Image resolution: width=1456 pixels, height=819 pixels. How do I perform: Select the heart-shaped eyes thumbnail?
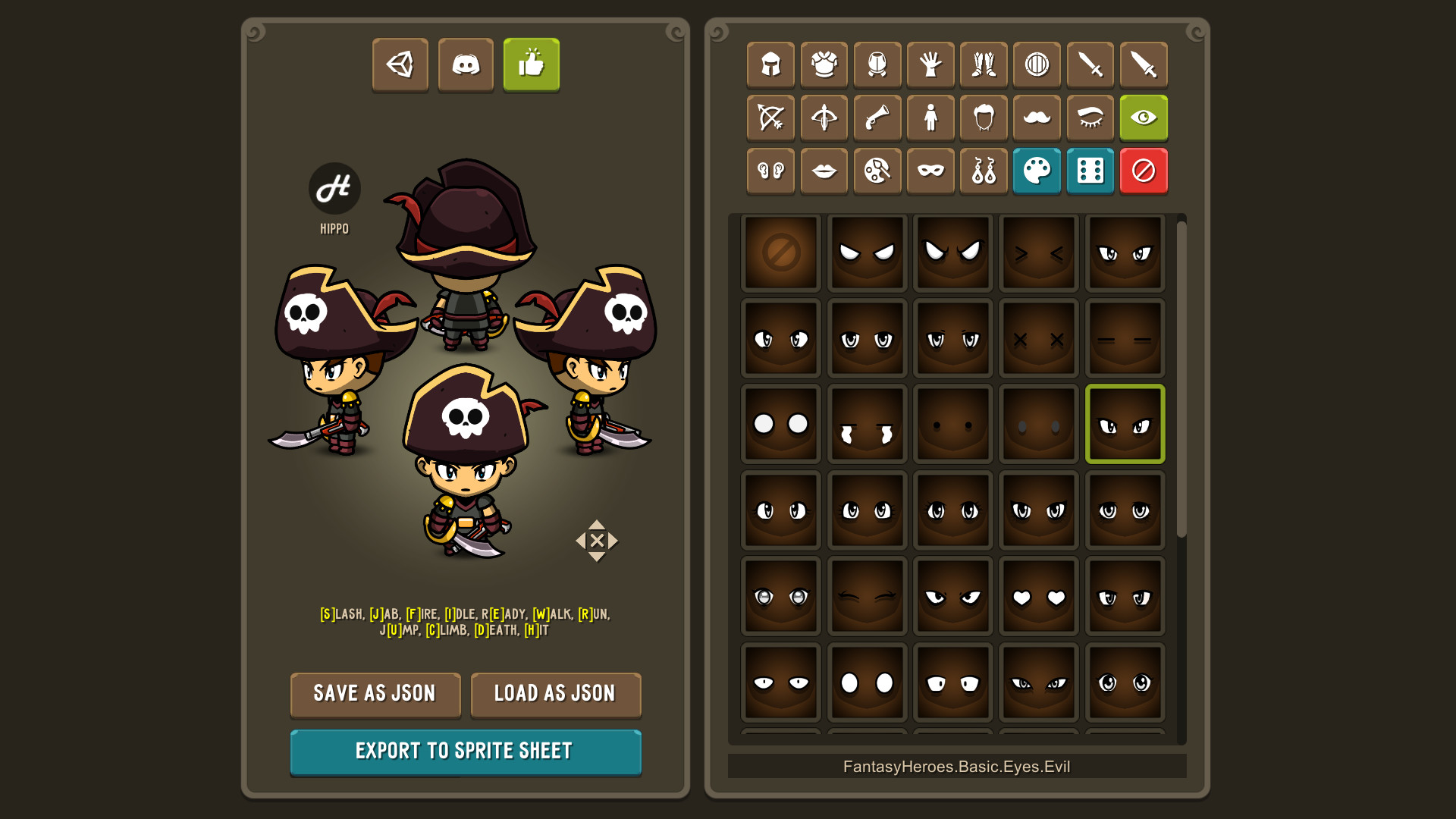[x=1038, y=595]
